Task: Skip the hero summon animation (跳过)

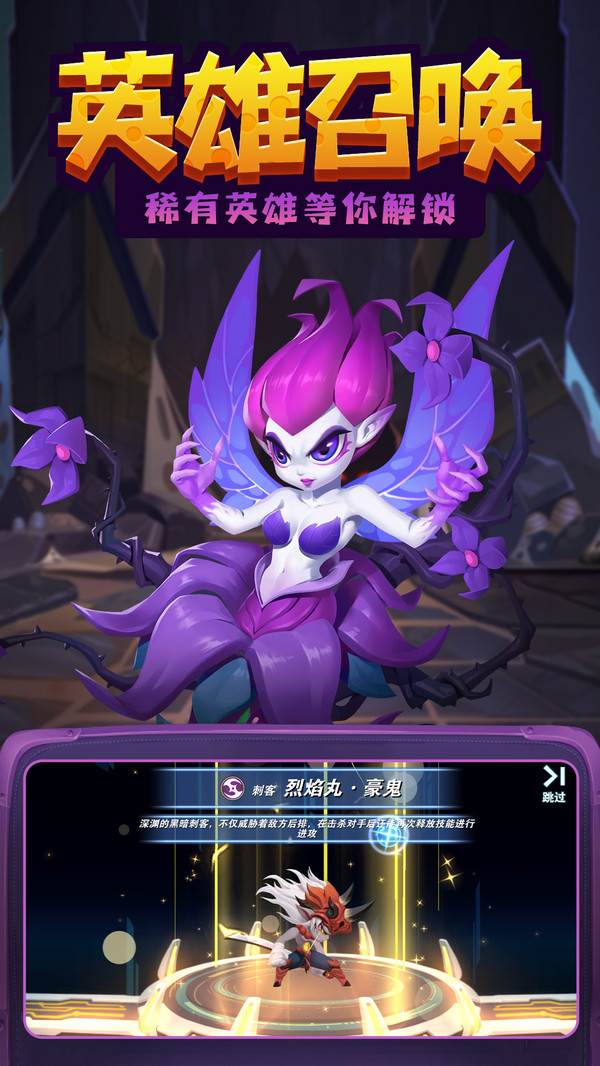Action: tap(553, 784)
